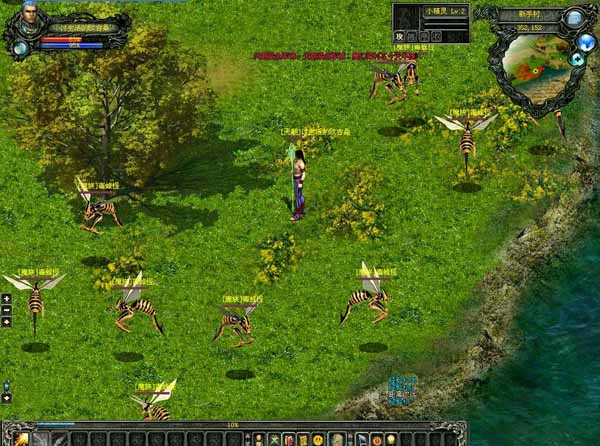This screenshot has width=600, height=446.
Task: Click the small cyan plus orb by minimap
Action: (x=576, y=59)
